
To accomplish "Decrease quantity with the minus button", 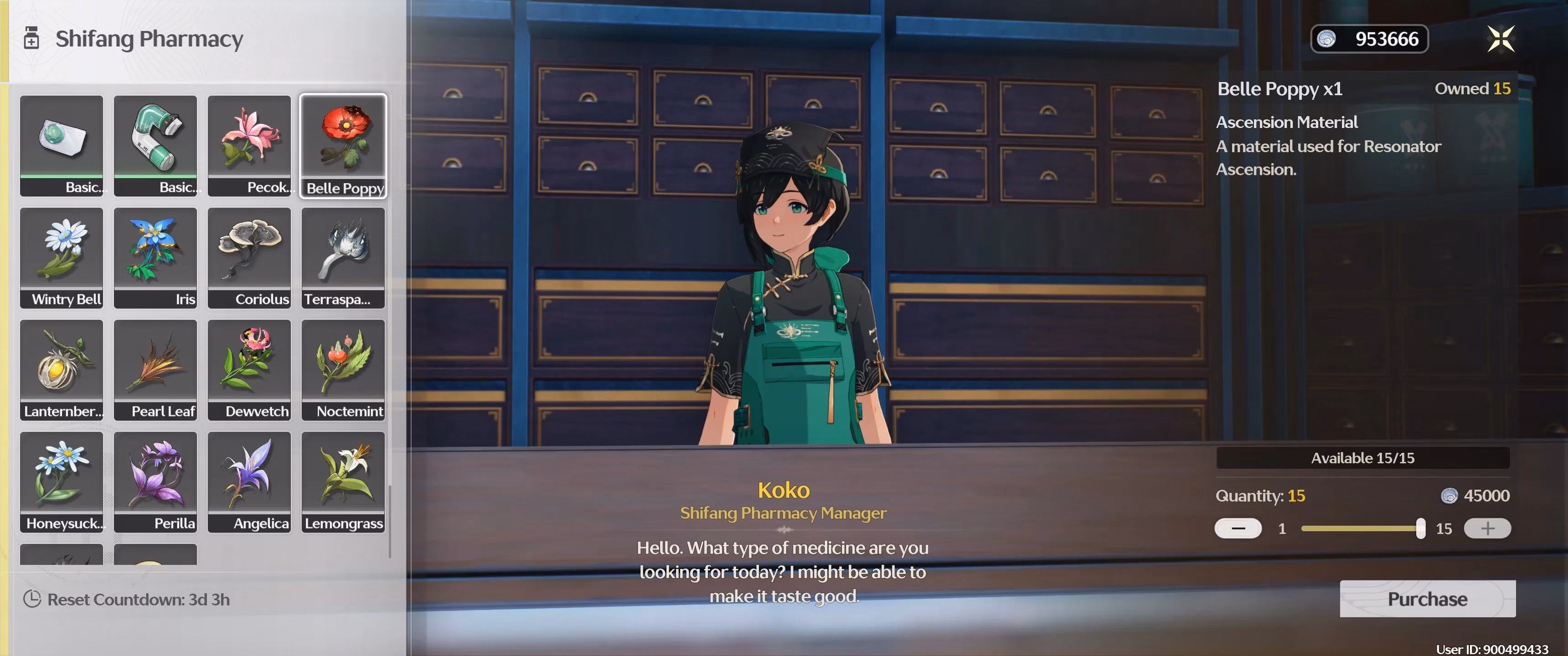I will coord(1238,528).
